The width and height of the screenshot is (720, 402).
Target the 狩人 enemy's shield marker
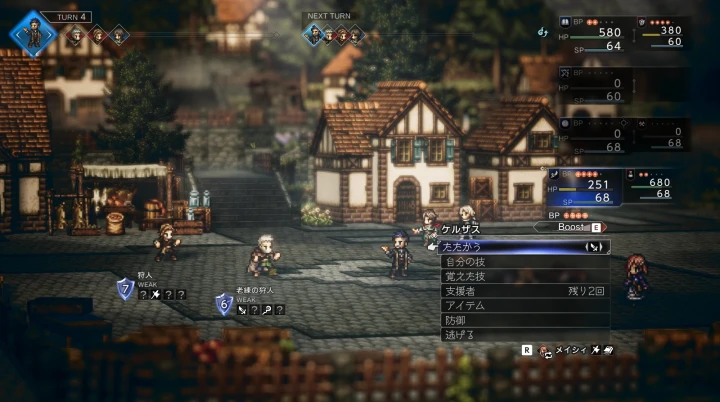point(125,290)
